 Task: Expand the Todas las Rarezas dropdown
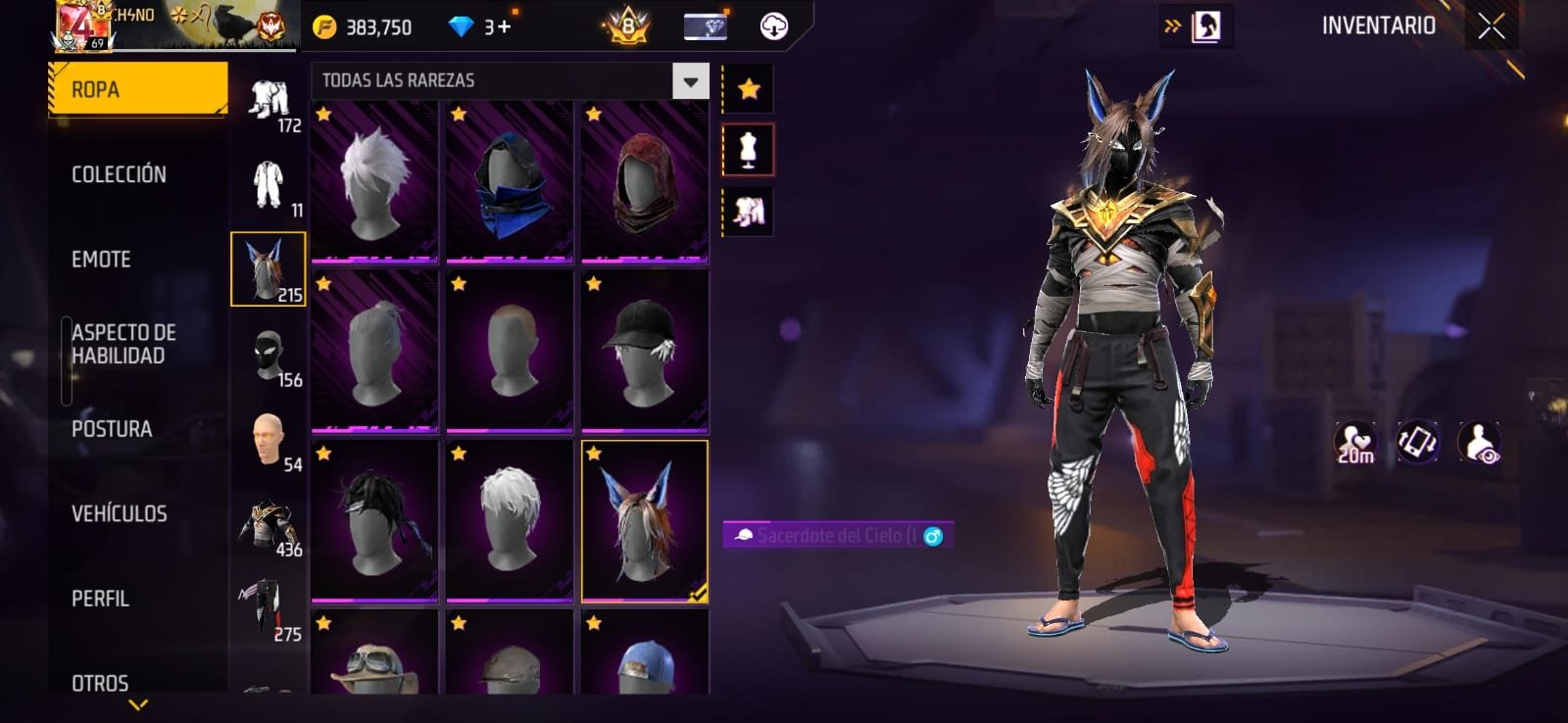(x=690, y=81)
